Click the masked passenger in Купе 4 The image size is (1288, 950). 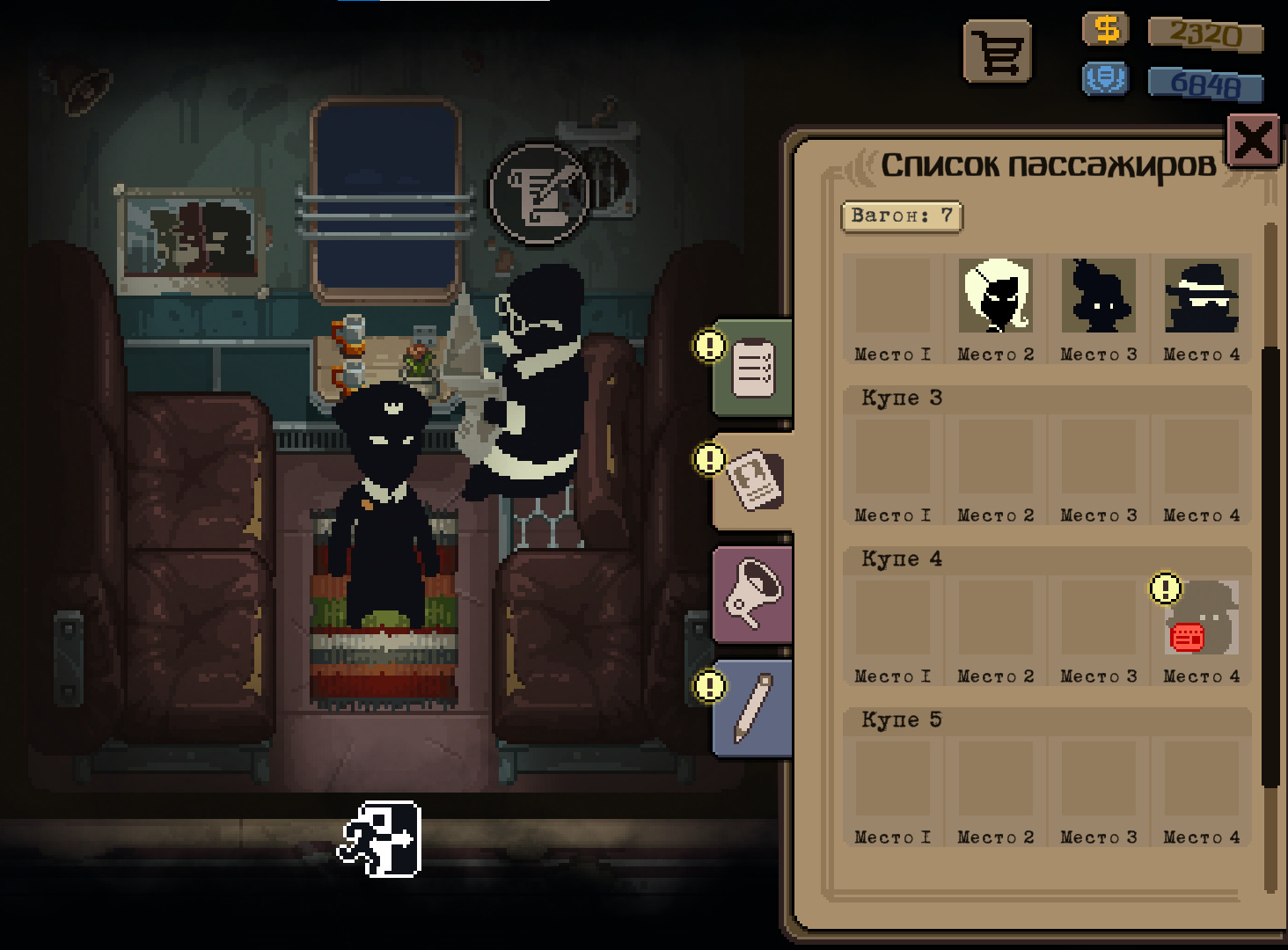click(x=1201, y=617)
